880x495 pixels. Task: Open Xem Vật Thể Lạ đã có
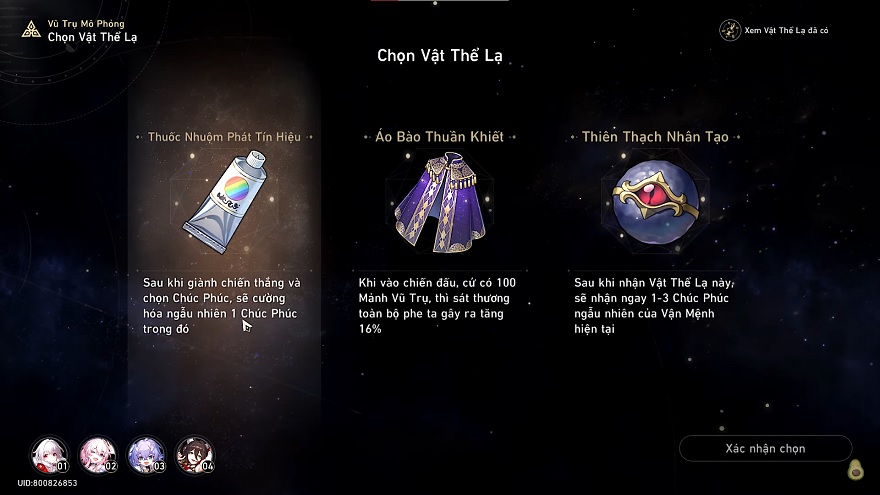tap(775, 30)
